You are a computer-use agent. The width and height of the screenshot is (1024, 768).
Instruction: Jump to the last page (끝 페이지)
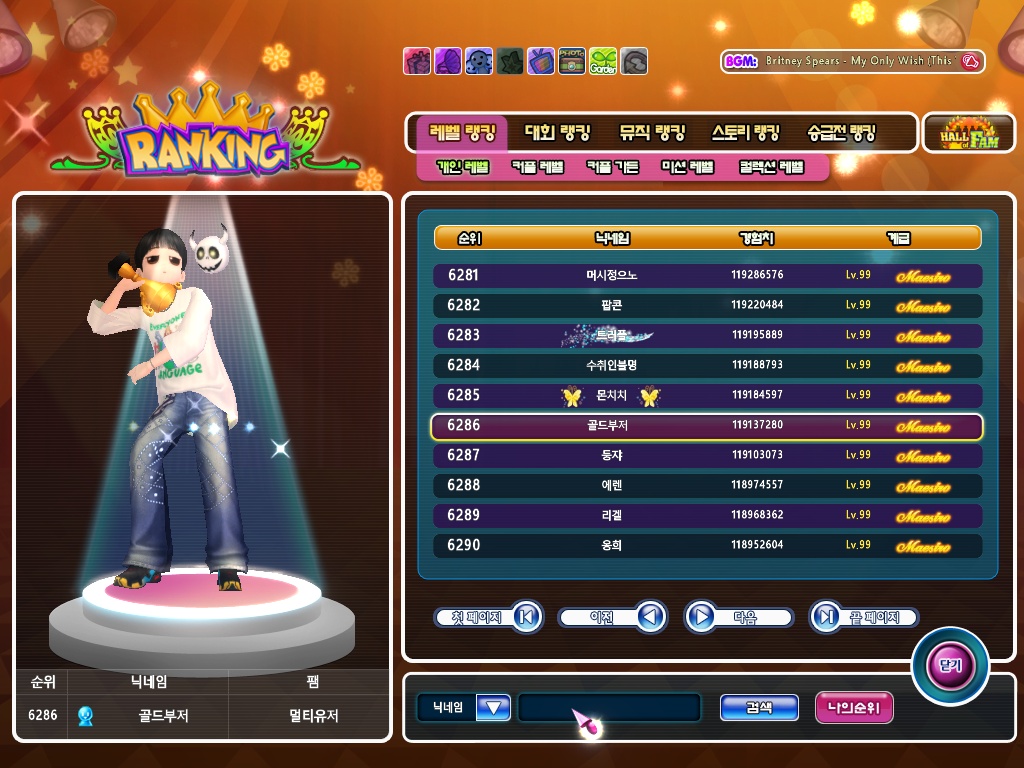tap(863, 617)
